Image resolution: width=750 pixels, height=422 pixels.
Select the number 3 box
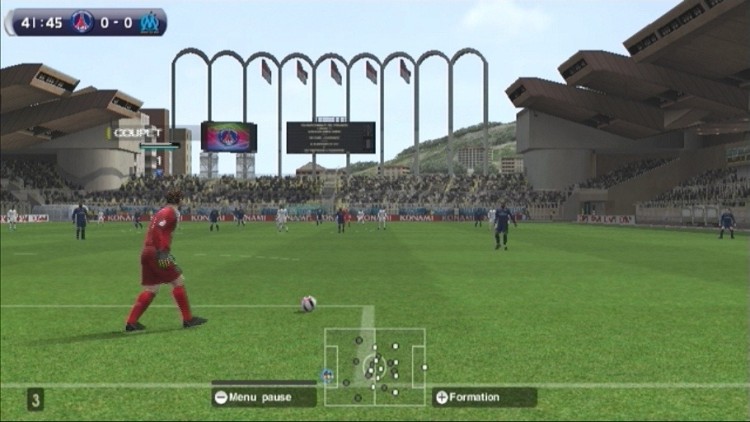pyautogui.click(x=36, y=400)
